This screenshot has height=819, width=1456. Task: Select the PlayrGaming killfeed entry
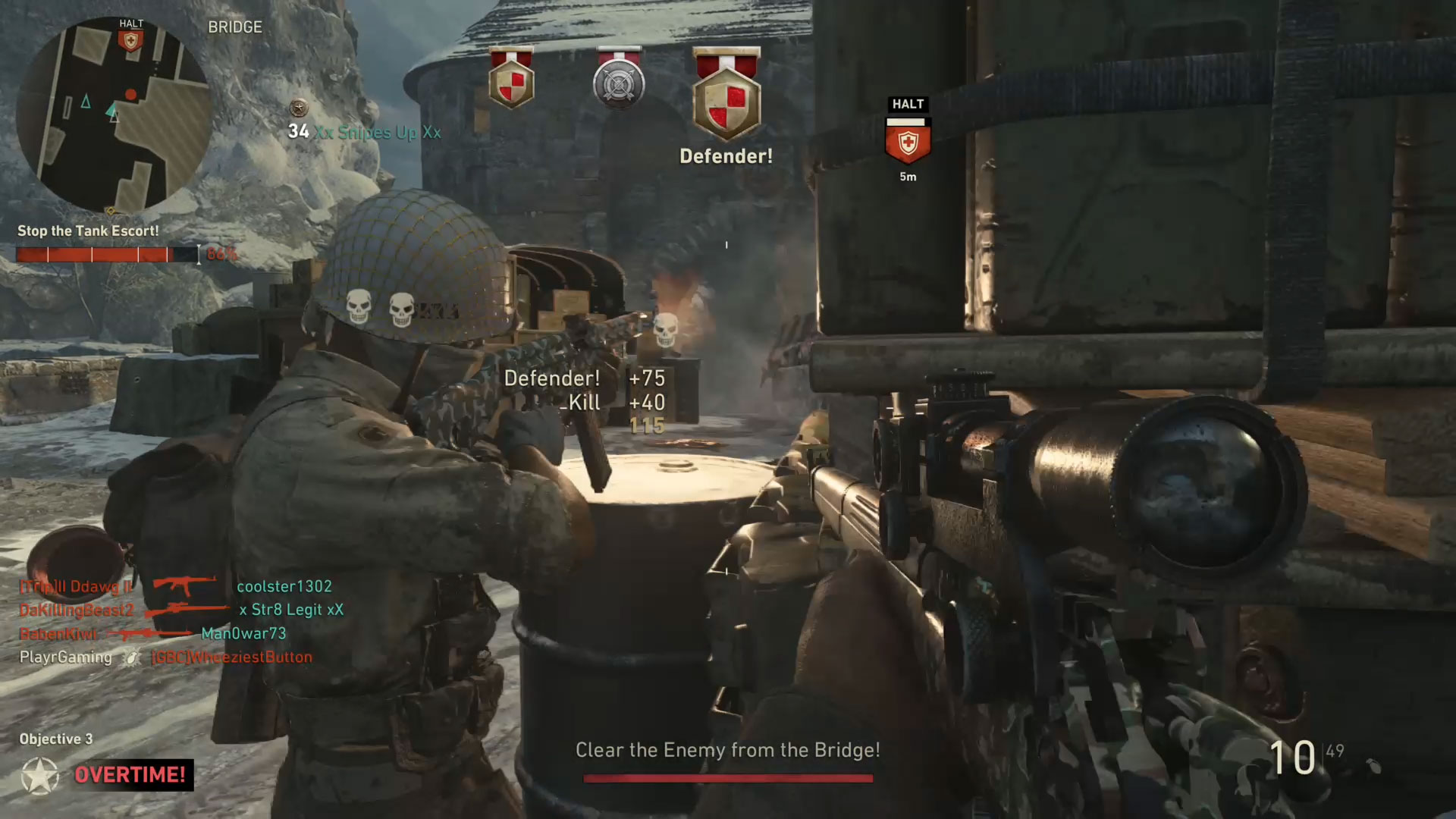point(65,657)
